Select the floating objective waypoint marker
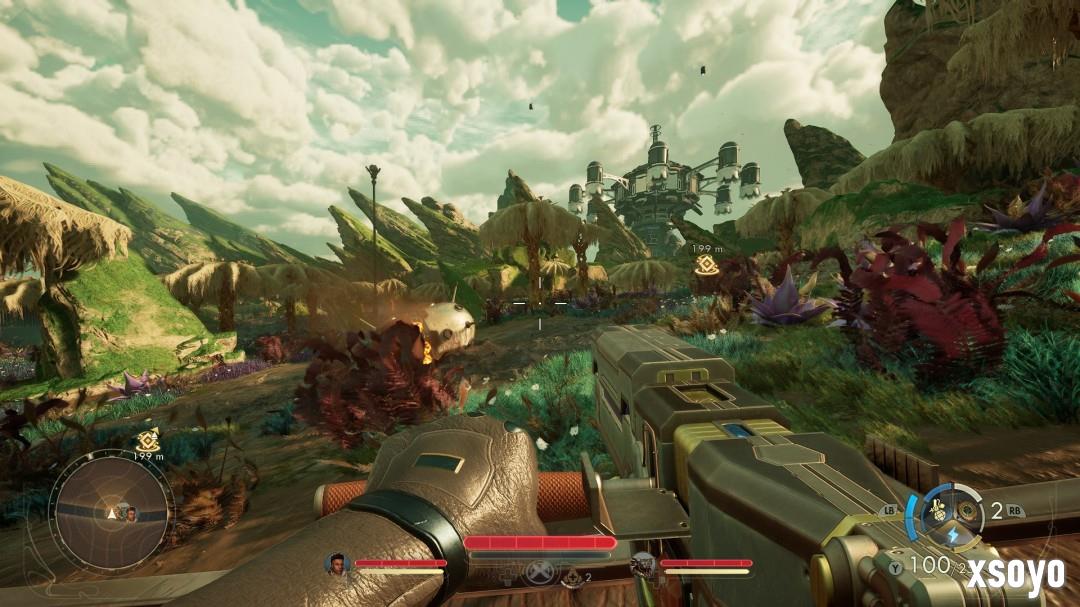This screenshot has width=1080, height=607. [705, 266]
